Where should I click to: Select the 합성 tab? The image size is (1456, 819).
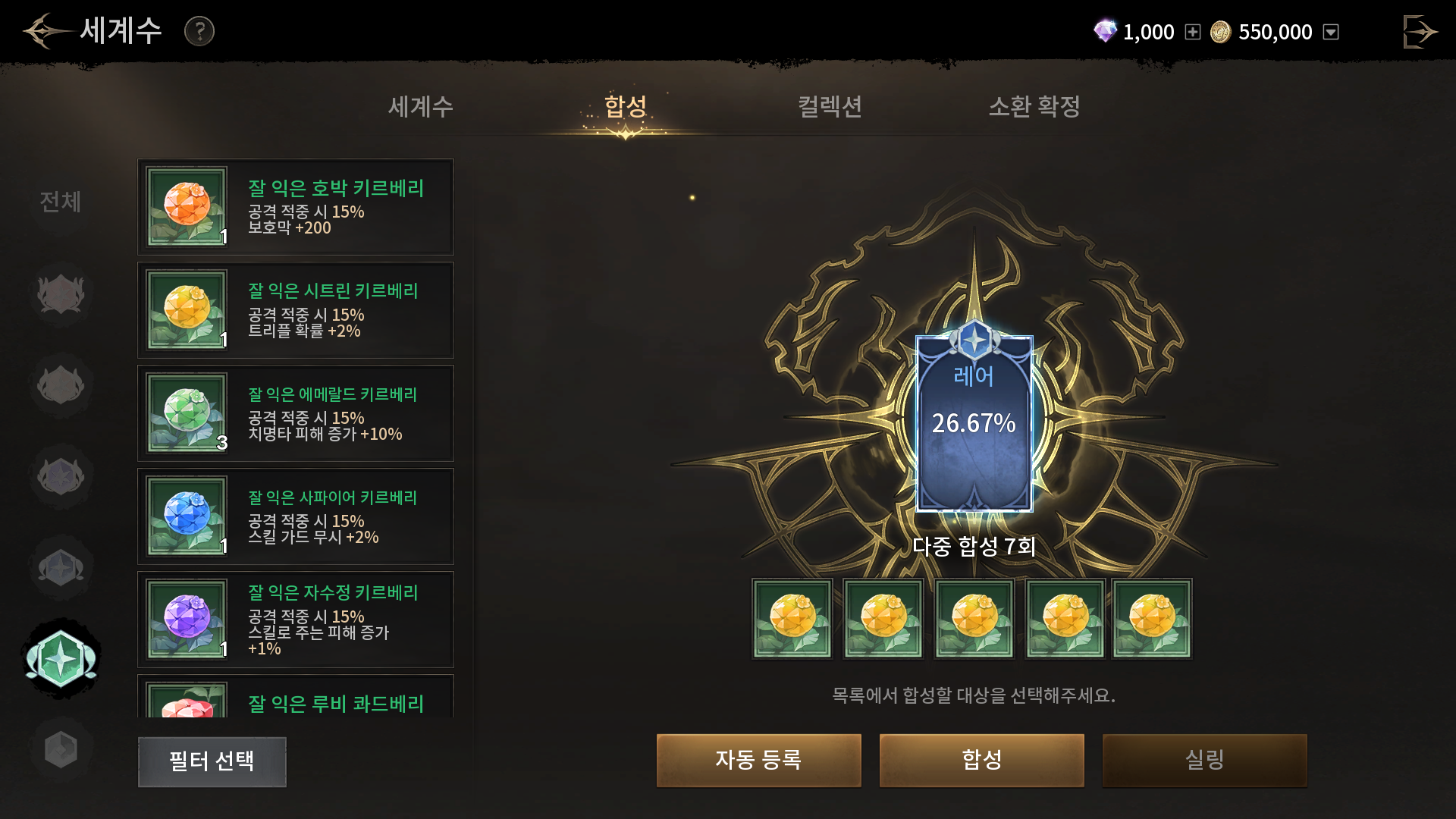pos(626,107)
